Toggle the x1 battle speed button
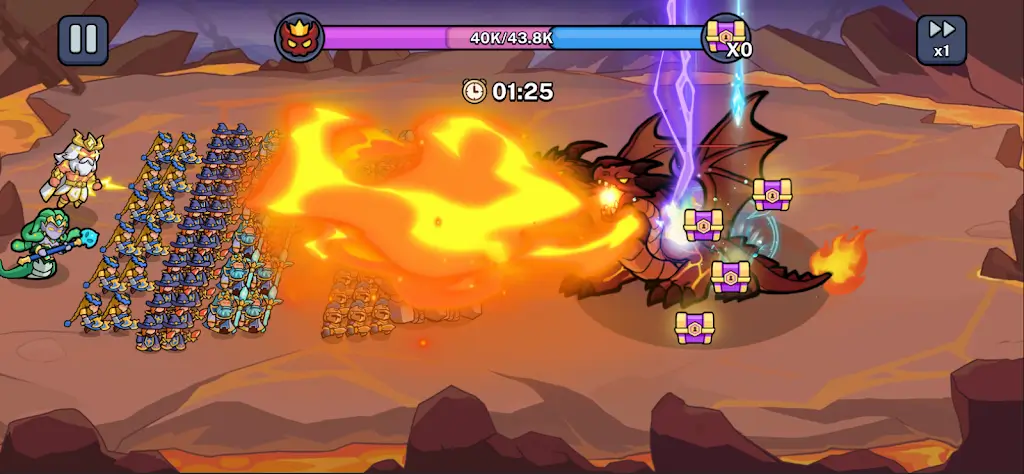Image resolution: width=1024 pixels, height=474 pixels. click(941, 40)
